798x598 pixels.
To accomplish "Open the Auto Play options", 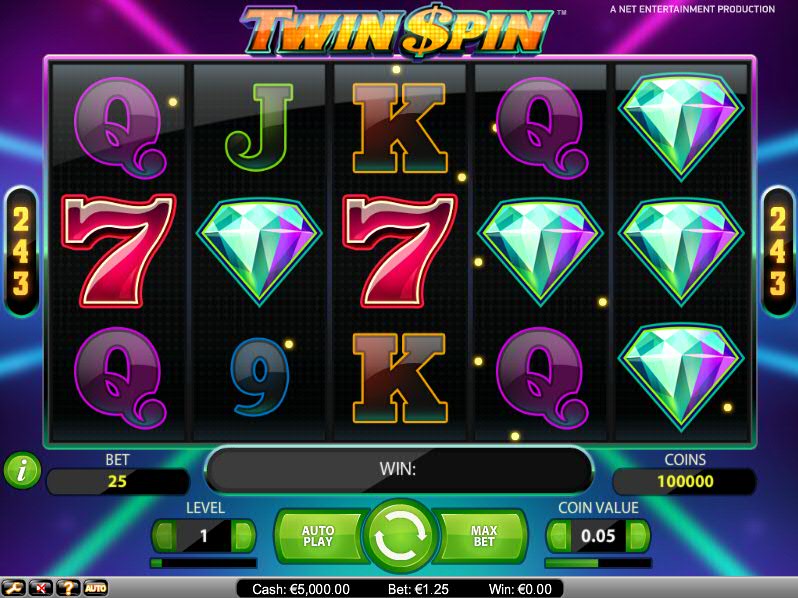I will [x=317, y=536].
